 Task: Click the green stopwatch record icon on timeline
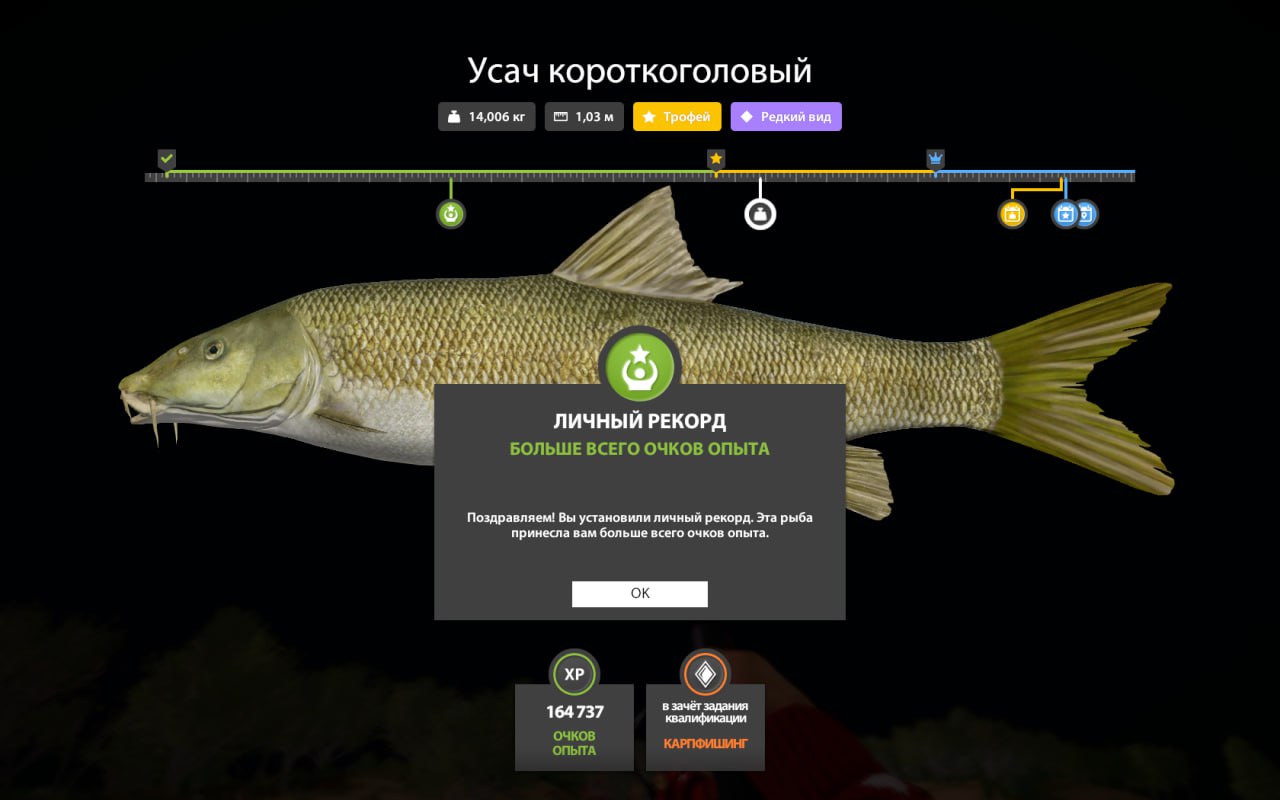coord(451,212)
